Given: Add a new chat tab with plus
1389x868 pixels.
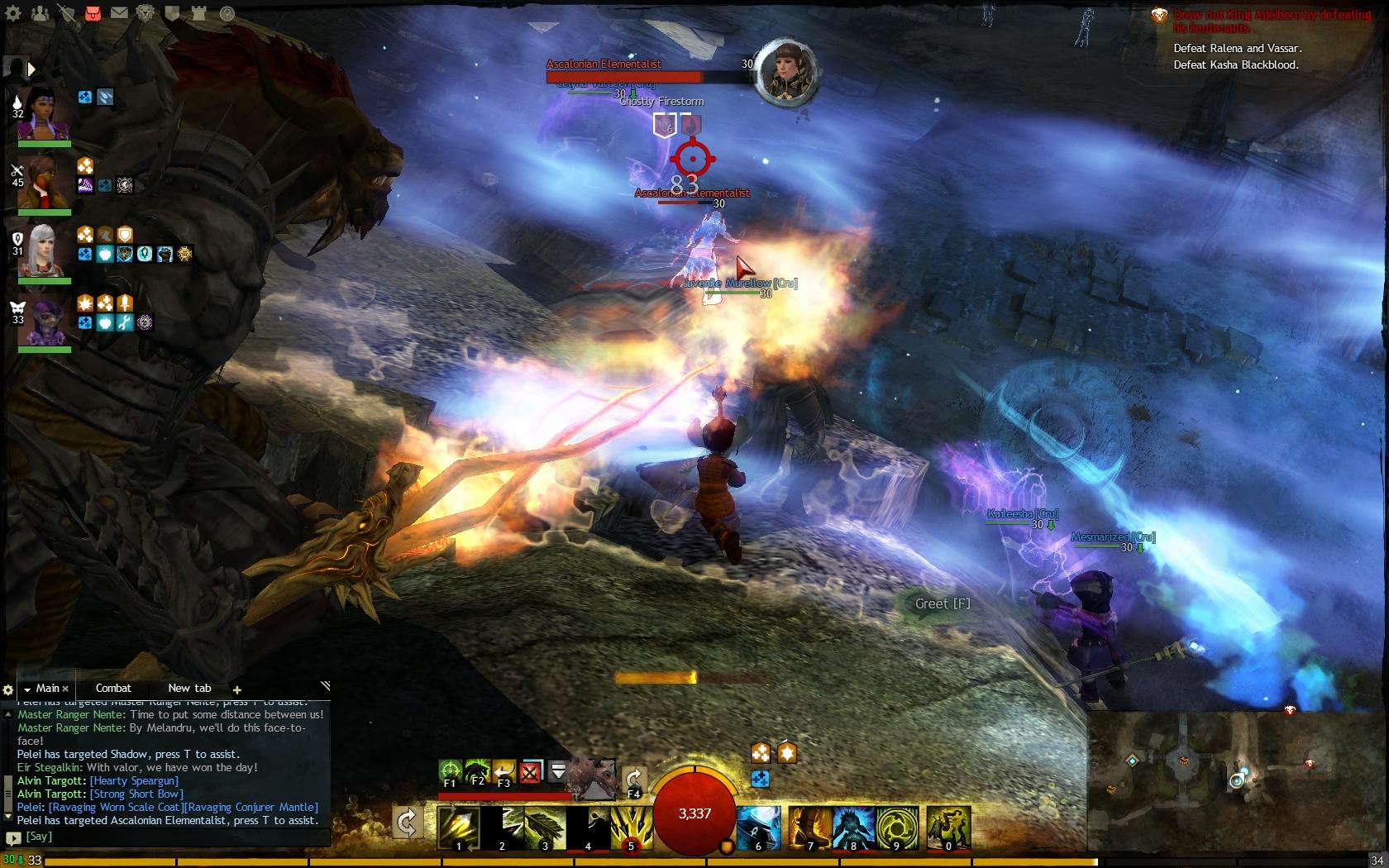Looking at the screenshot, I should pyautogui.click(x=237, y=689).
